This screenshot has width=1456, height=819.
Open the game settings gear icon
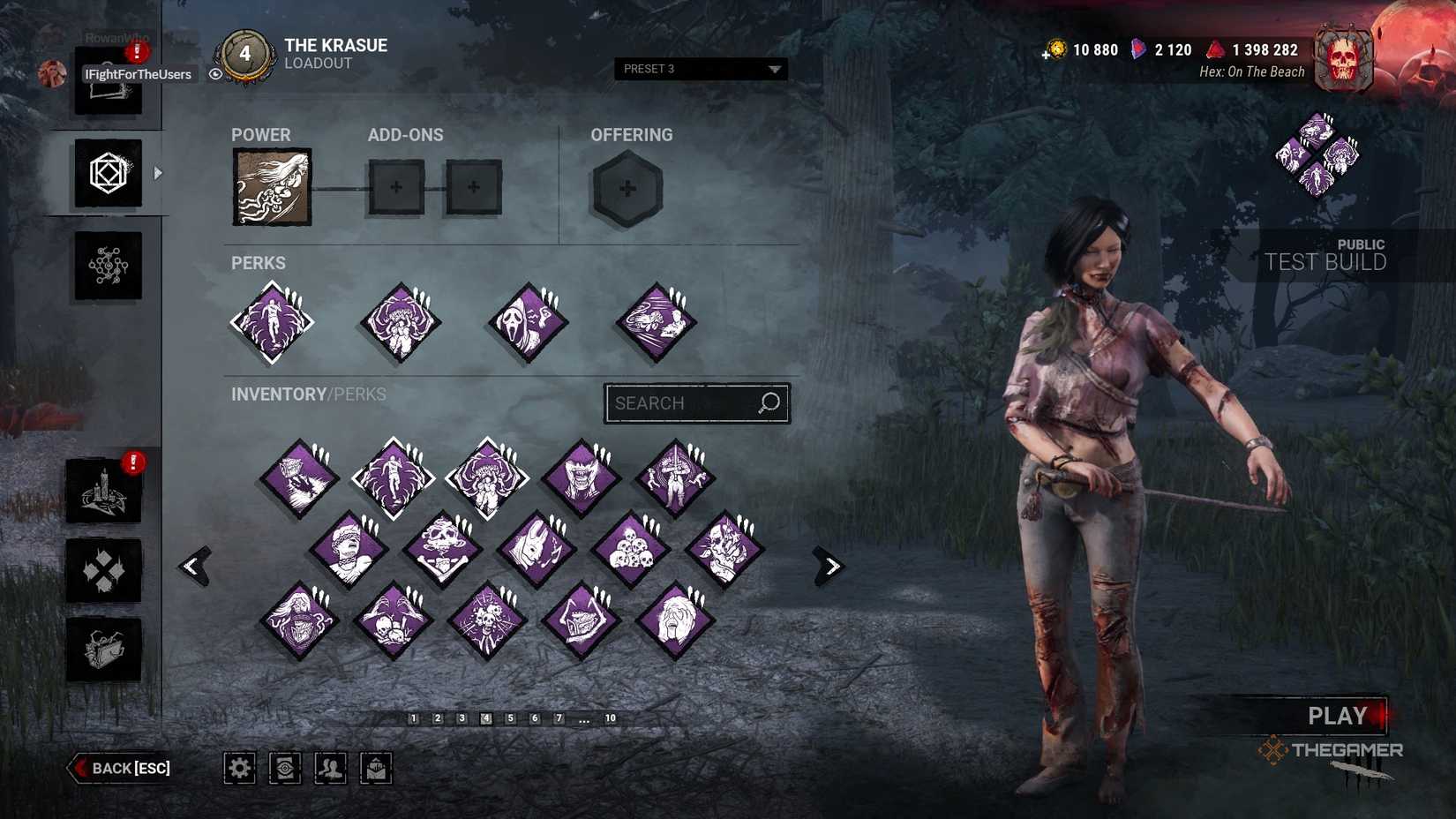[x=239, y=768]
